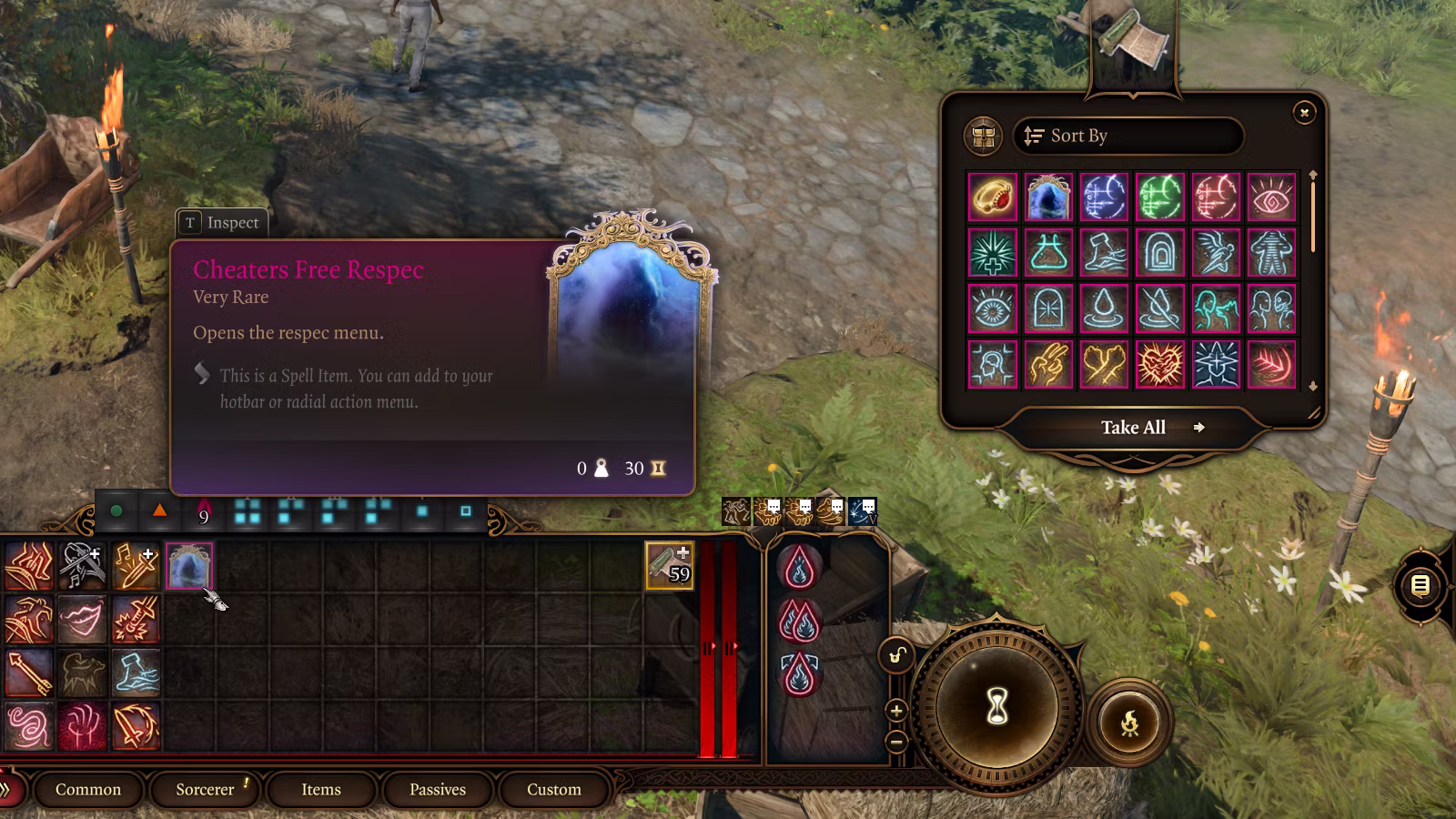This screenshot has width=1456, height=819.
Task: Activate Cheaters Free Respec on the hotbar
Action: pyautogui.click(x=189, y=566)
